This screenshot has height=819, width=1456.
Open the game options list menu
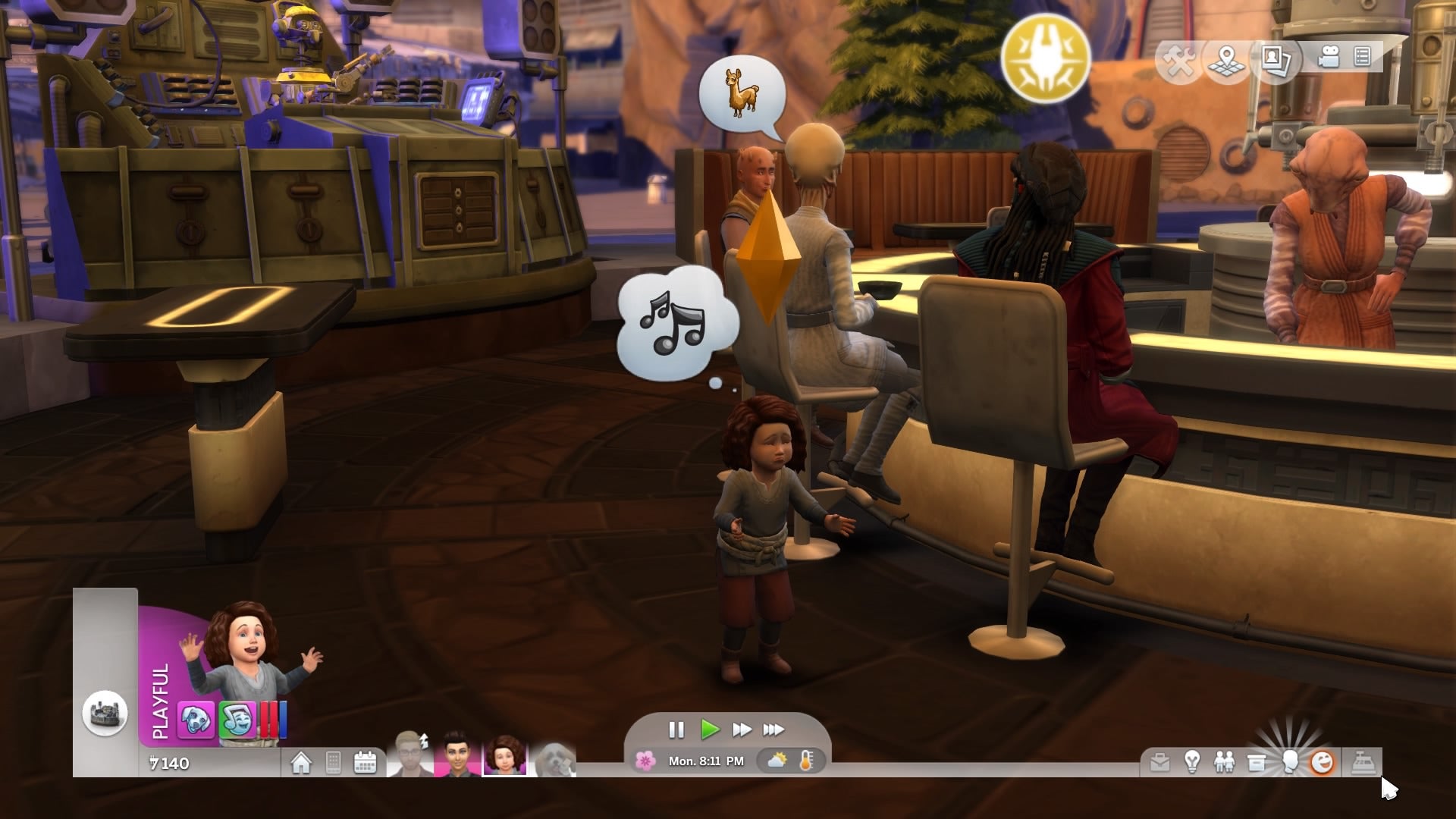(x=1363, y=58)
